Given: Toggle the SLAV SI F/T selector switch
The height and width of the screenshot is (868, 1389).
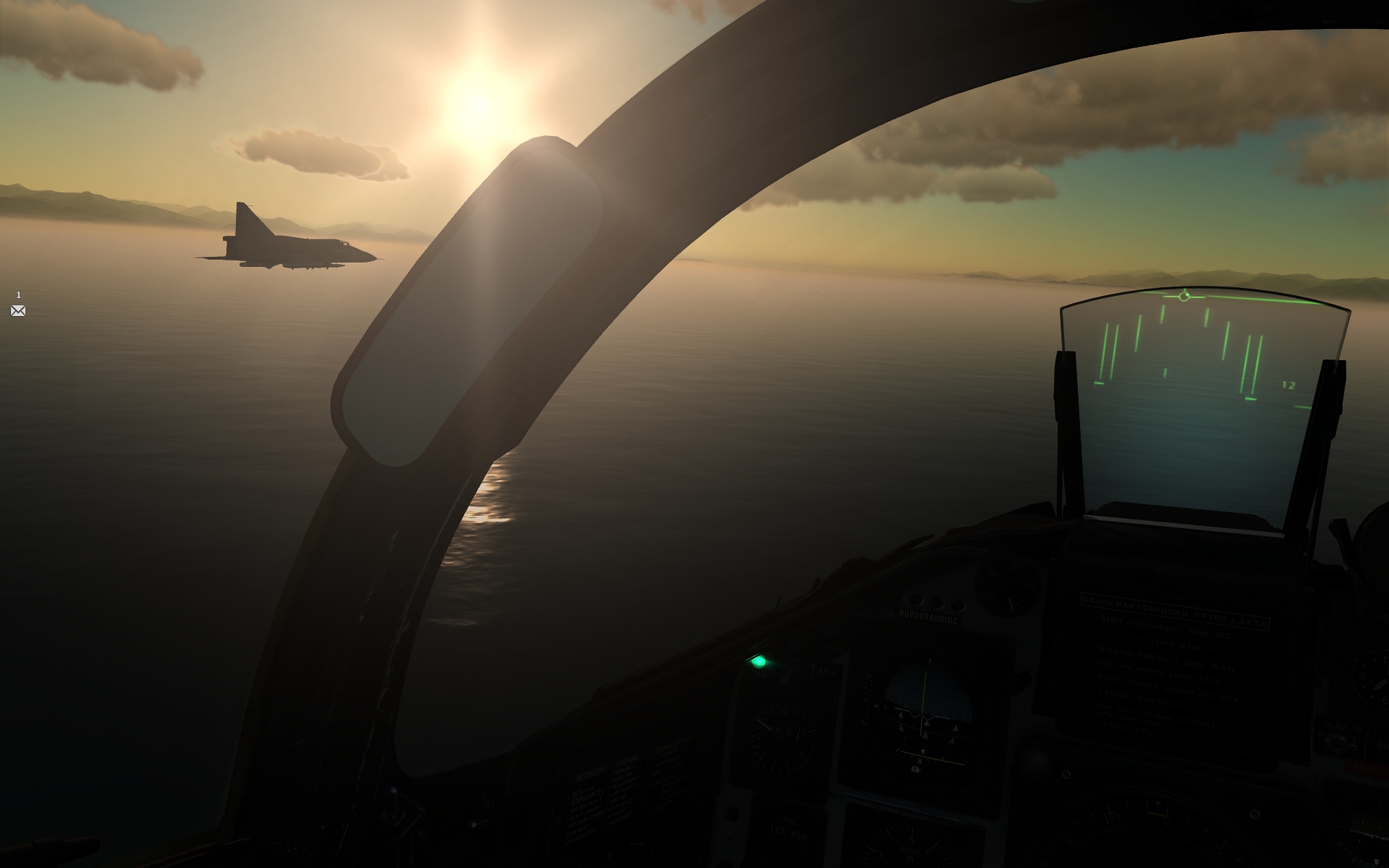Looking at the screenshot, I should (x=1341, y=740).
